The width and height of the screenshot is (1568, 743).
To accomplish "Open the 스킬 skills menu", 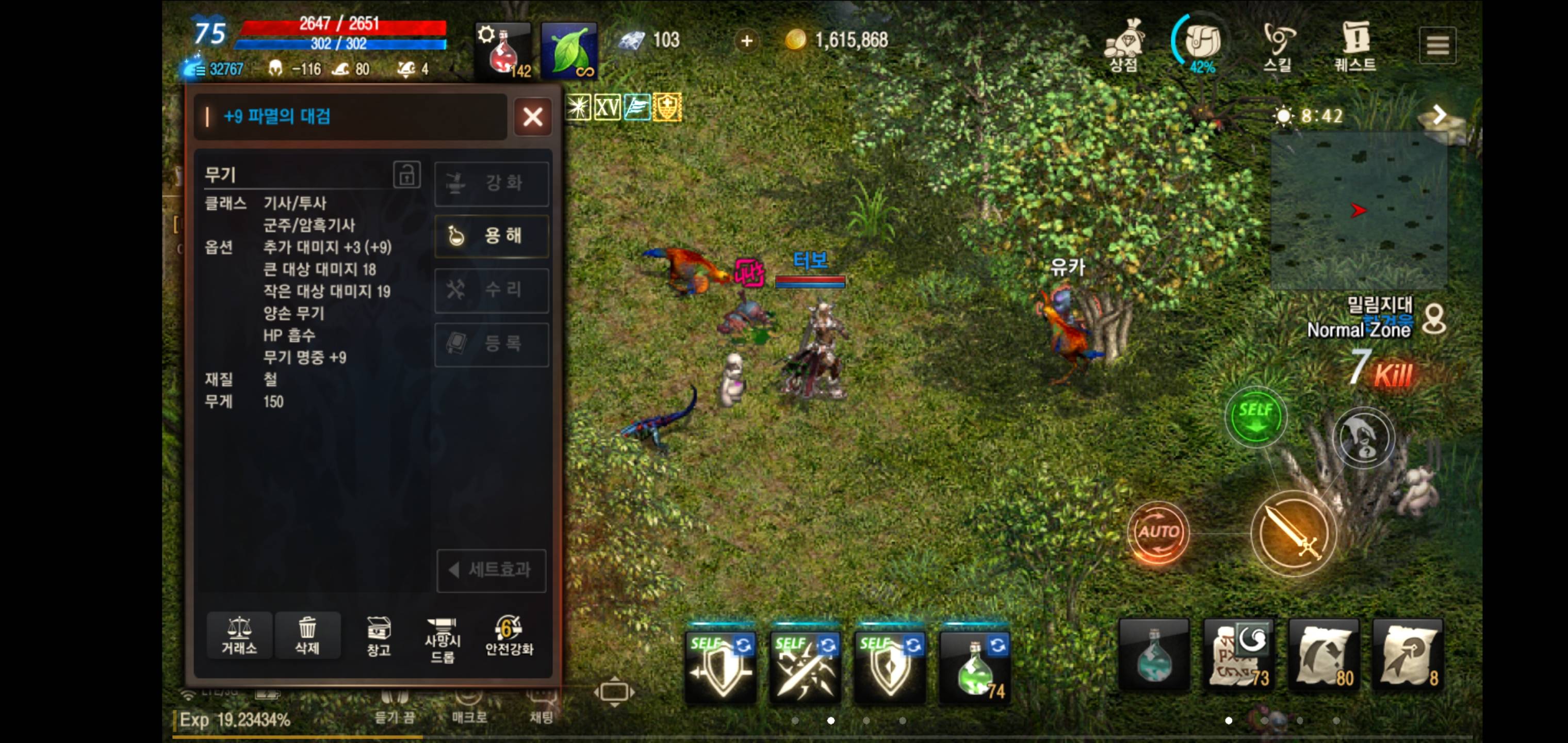I will coord(1278,46).
